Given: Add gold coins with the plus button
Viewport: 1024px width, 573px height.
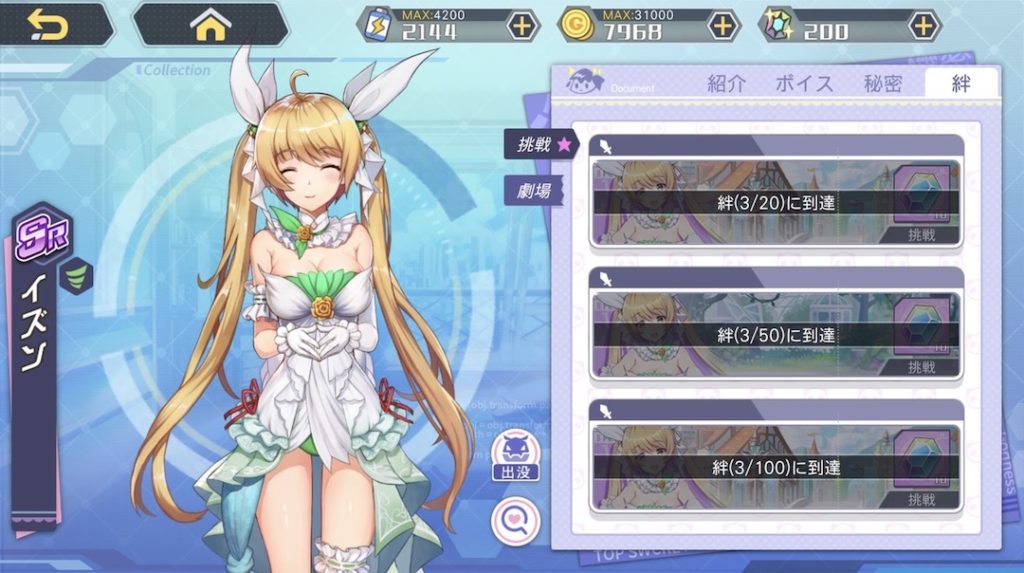Looking at the screenshot, I should [x=722, y=25].
